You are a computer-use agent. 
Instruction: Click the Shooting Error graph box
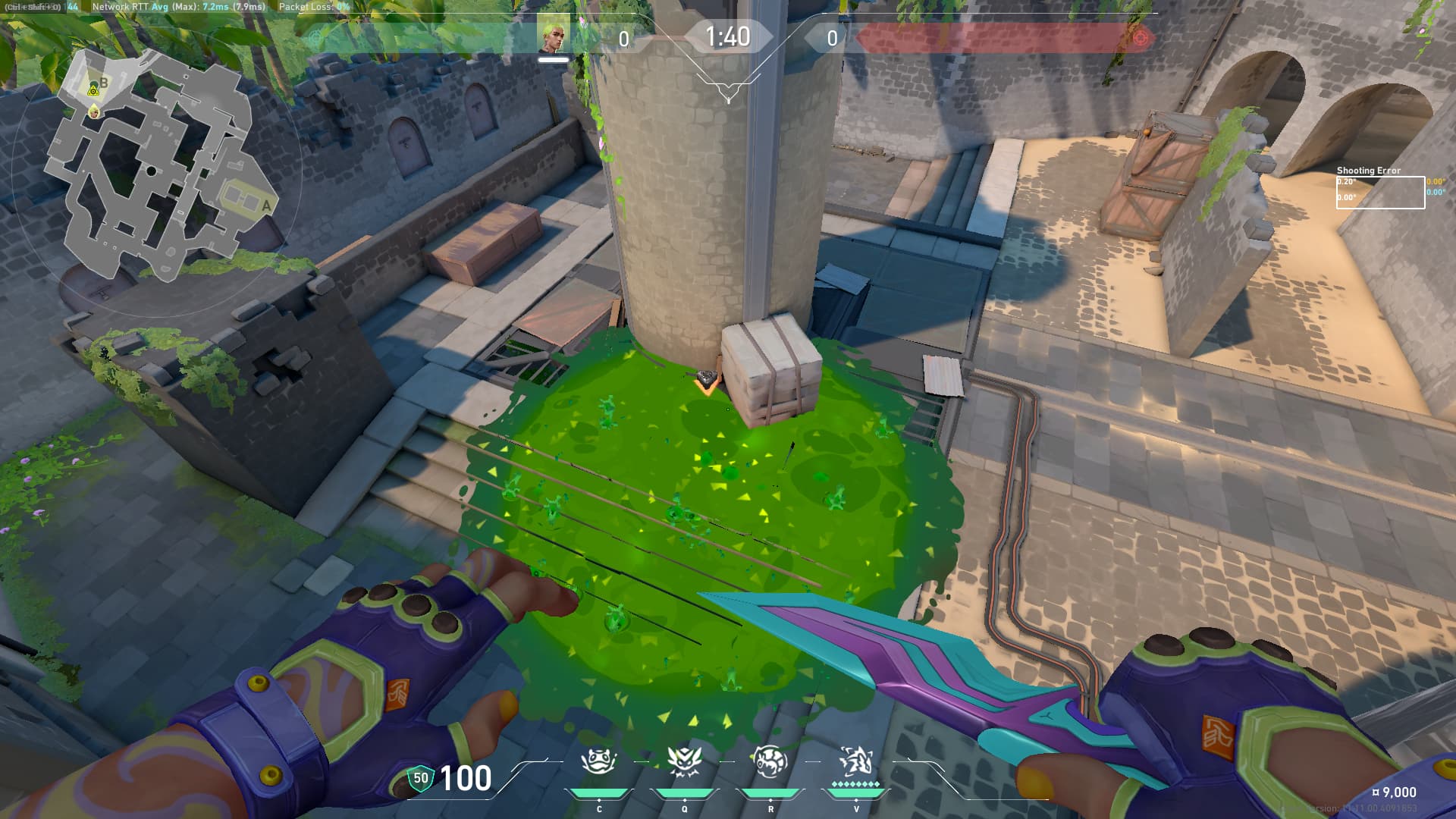pos(1379,192)
